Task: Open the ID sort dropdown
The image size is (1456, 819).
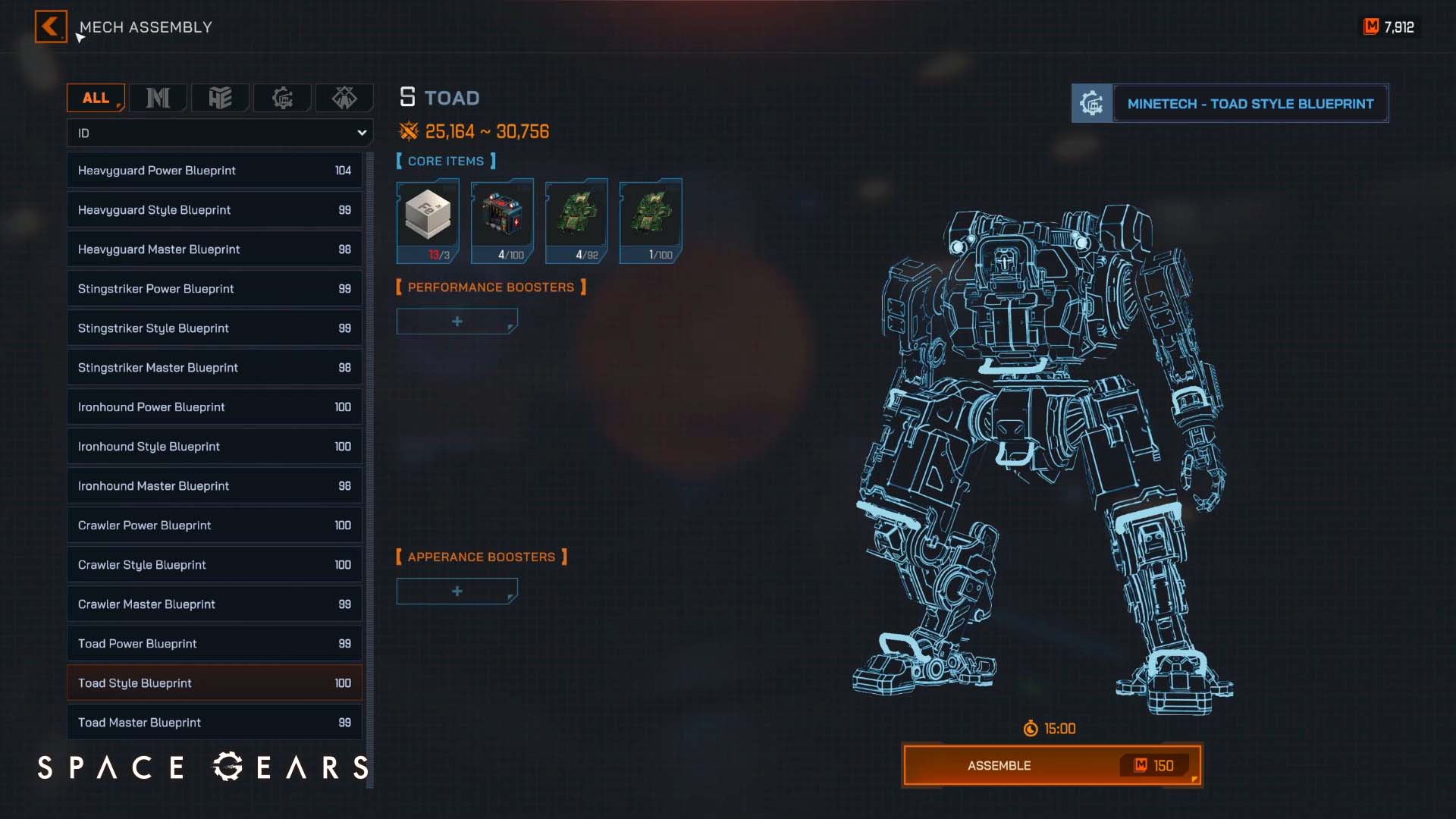Action: point(220,133)
